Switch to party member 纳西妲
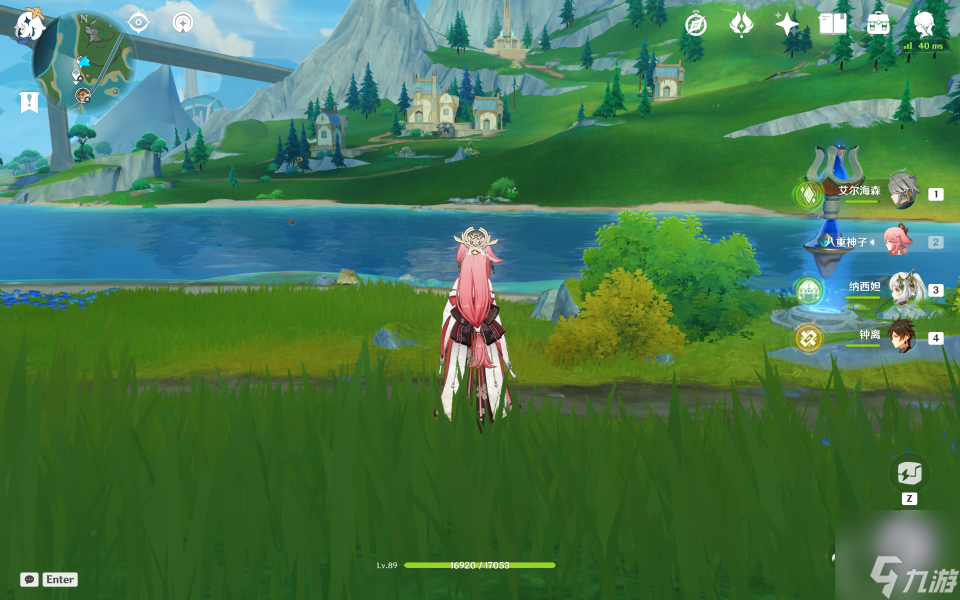The height and width of the screenshot is (600, 960). 903,289
